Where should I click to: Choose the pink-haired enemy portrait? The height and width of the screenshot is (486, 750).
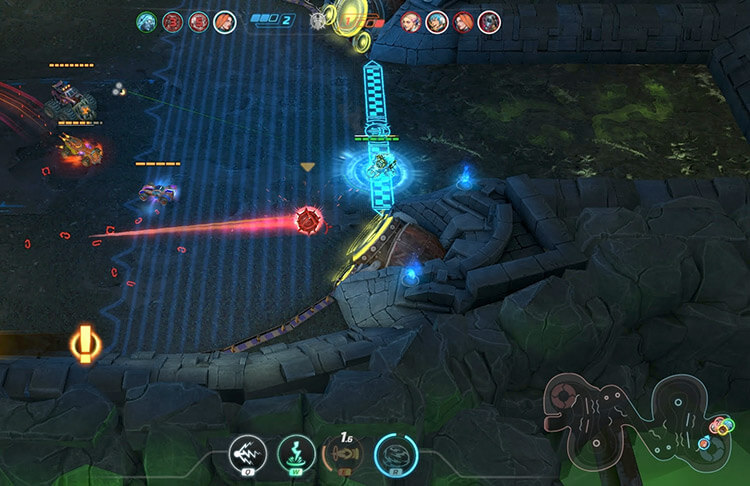pos(411,21)
